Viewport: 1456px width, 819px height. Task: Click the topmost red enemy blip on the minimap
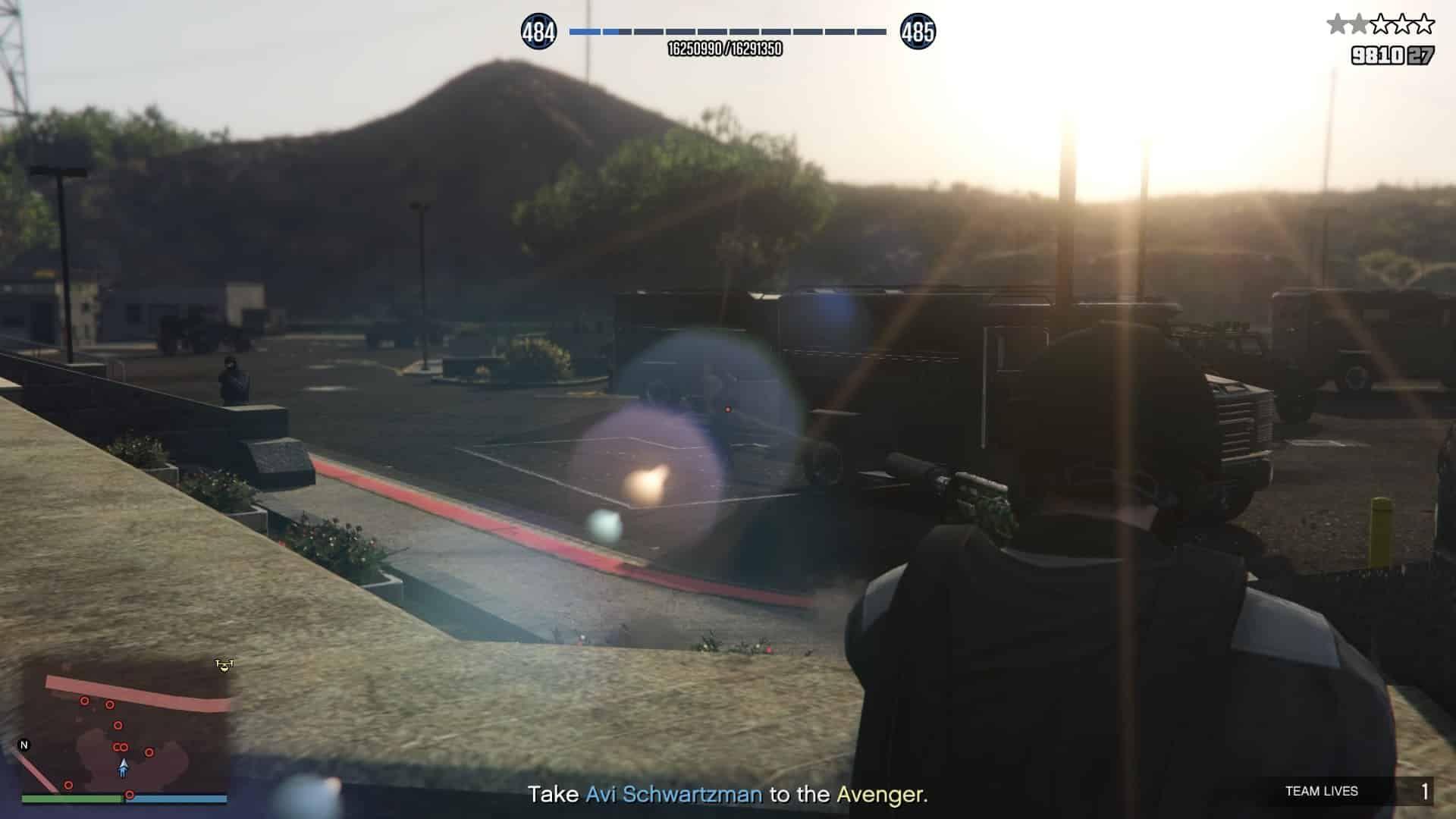pyautogui.click(x=84, y=700)
